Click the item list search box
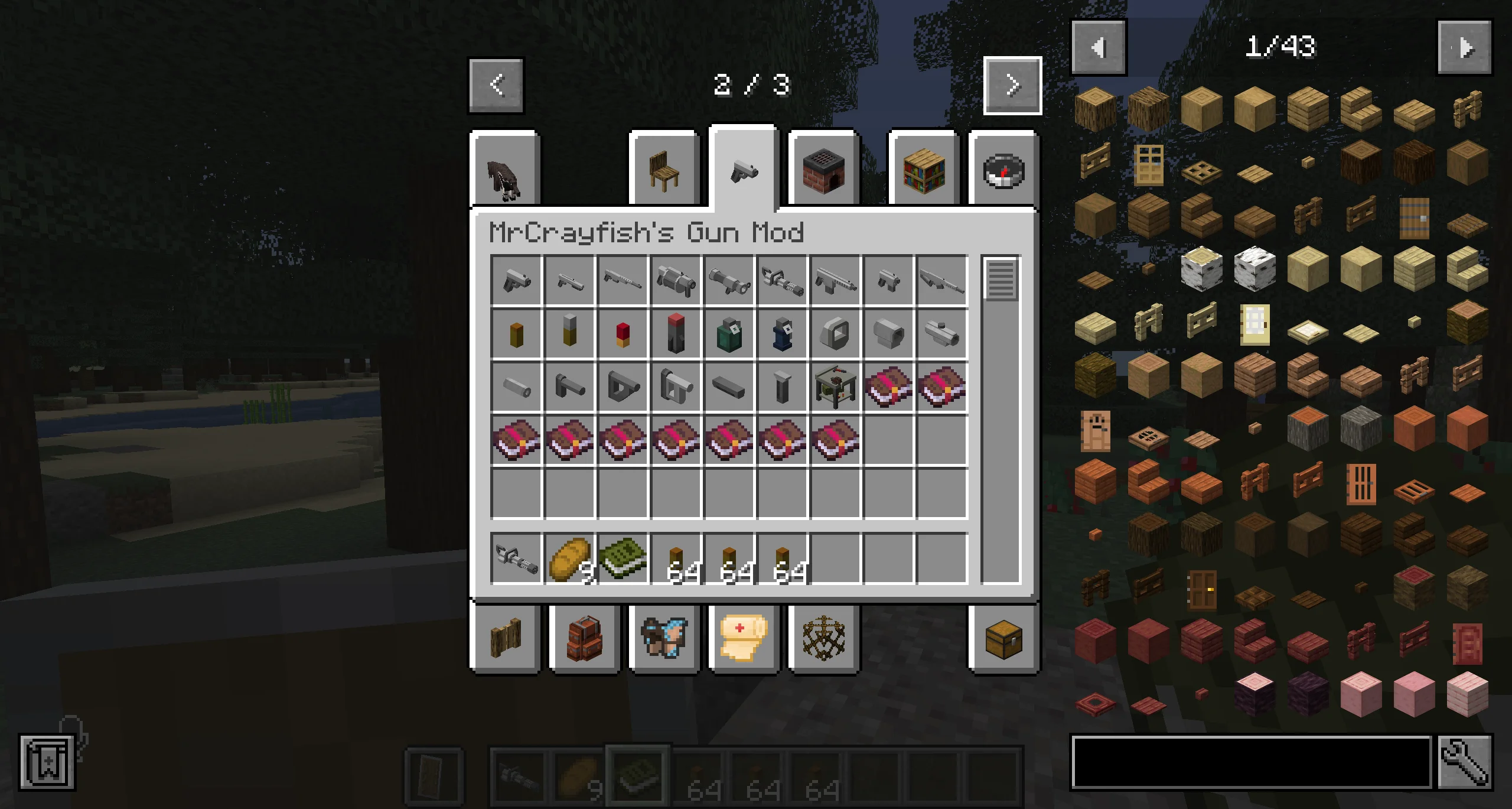 point(1251,762)
